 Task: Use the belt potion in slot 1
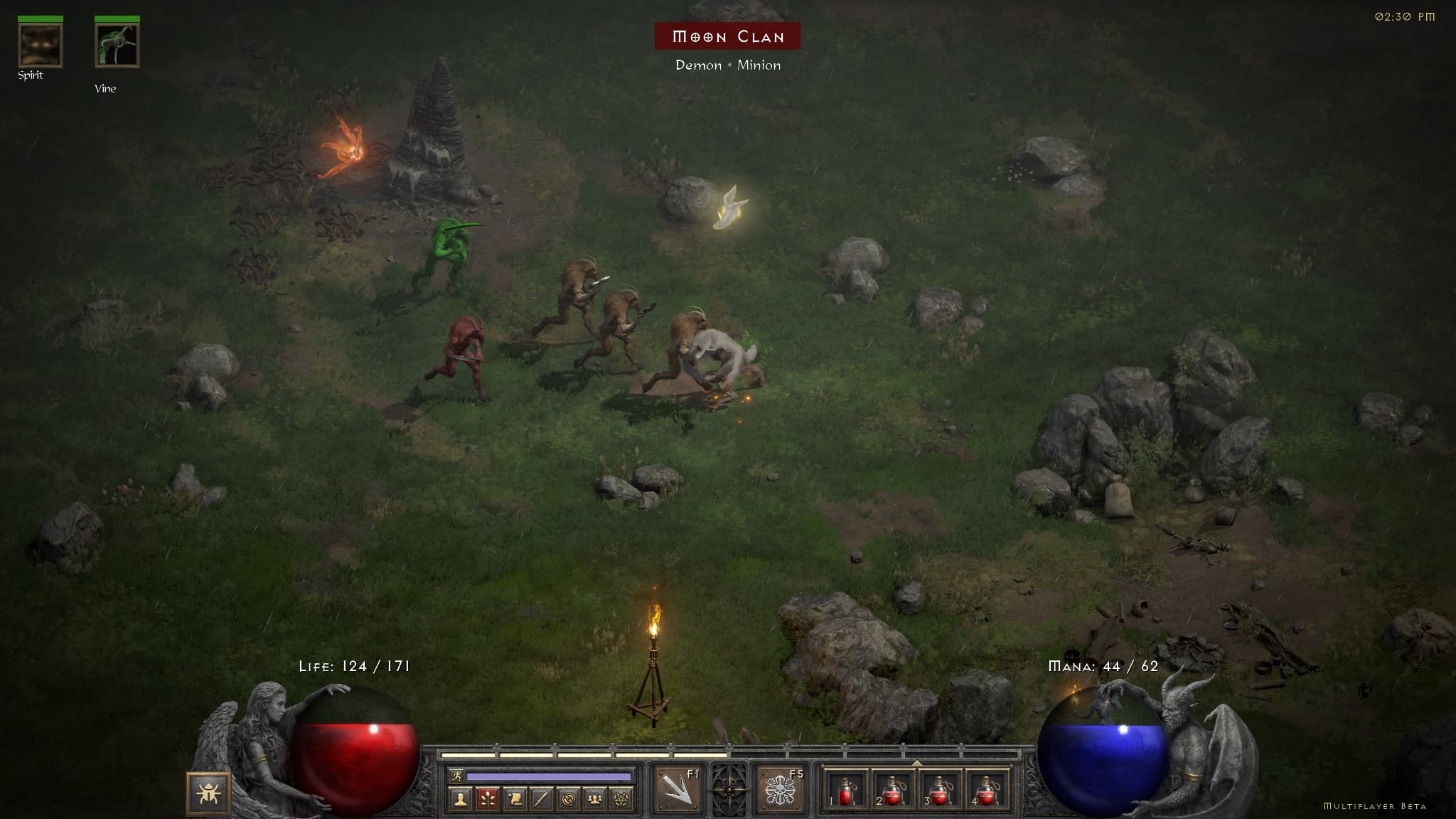click(x=845, y=791)
